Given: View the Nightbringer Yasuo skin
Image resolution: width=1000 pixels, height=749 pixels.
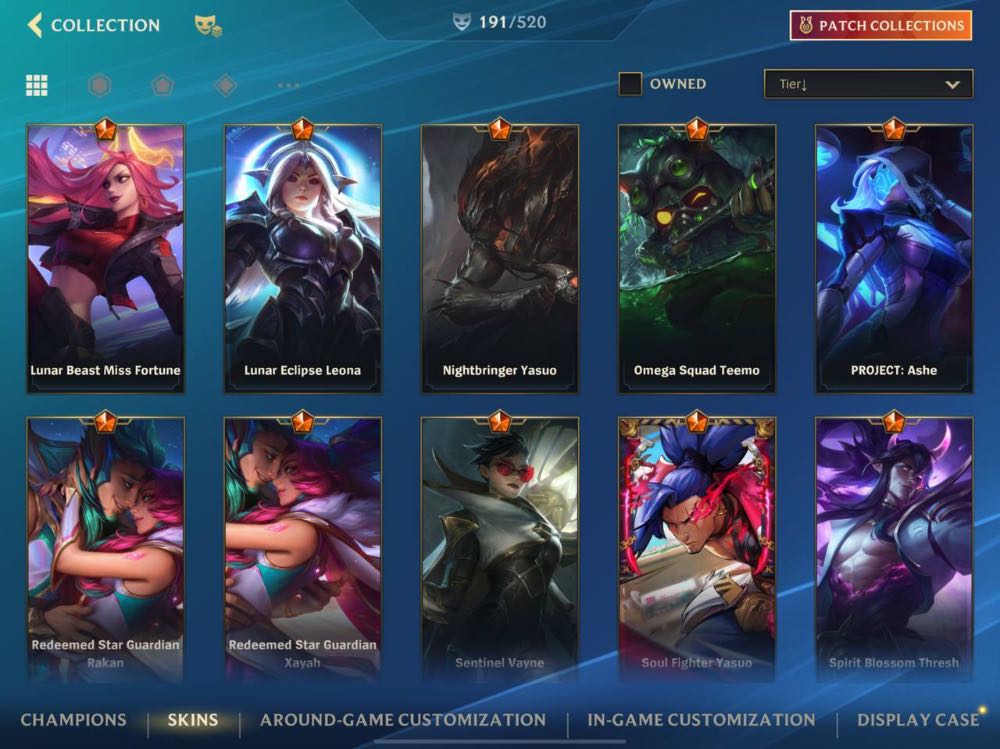Looking at the screenshot, I should [x=499, y=258].
